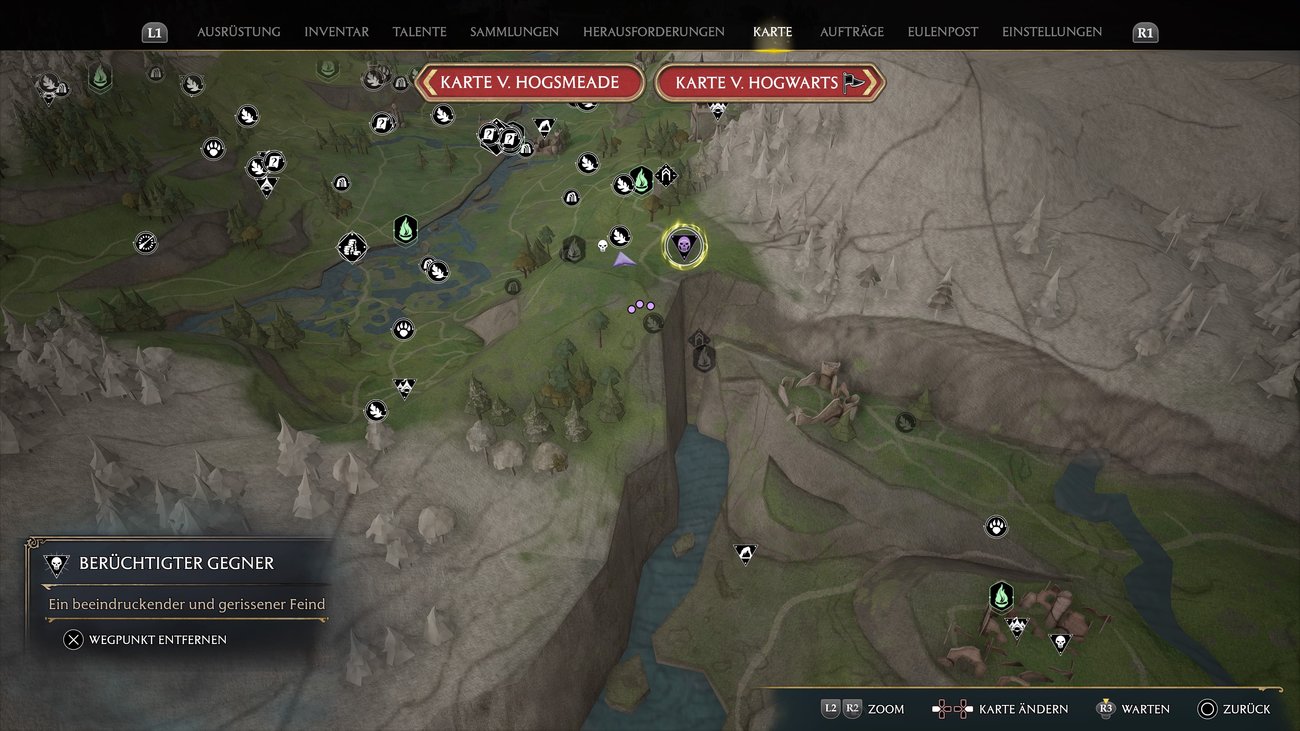Select the L1 shoulder button icon
Image resolution: width=1300 pixels, height=731 pixels.
tap(154, 31)
